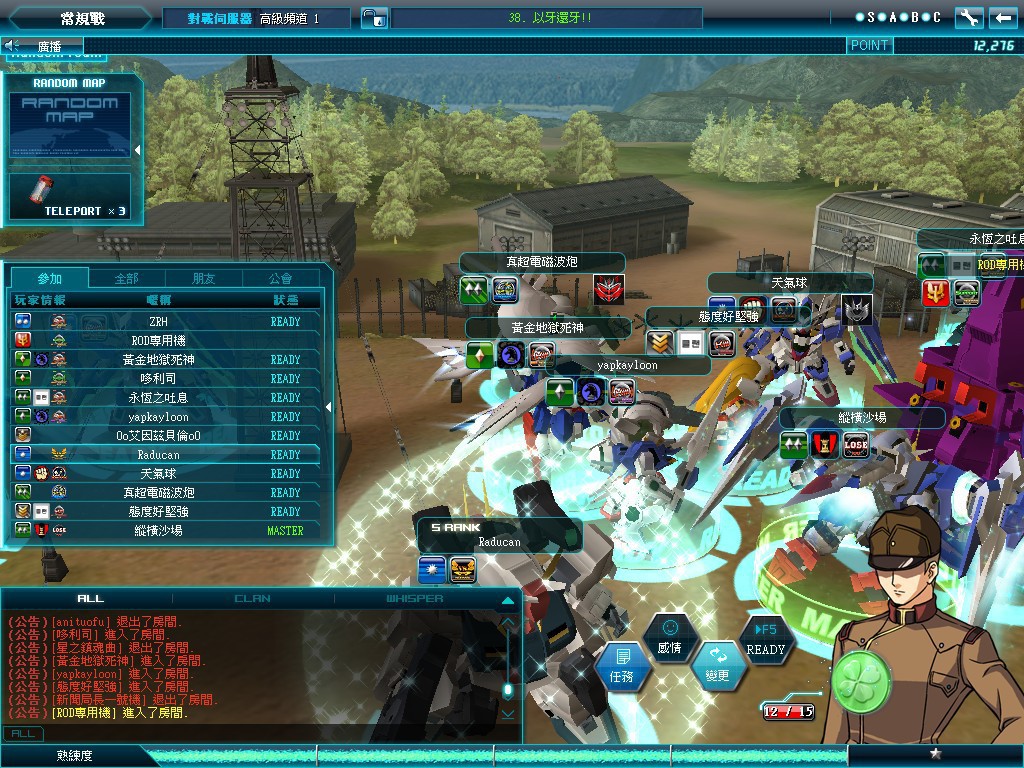Click the Random Map preview thumbnail
Image resolution: width=1024 pixels, height=768 pixels.
[70, 125]
